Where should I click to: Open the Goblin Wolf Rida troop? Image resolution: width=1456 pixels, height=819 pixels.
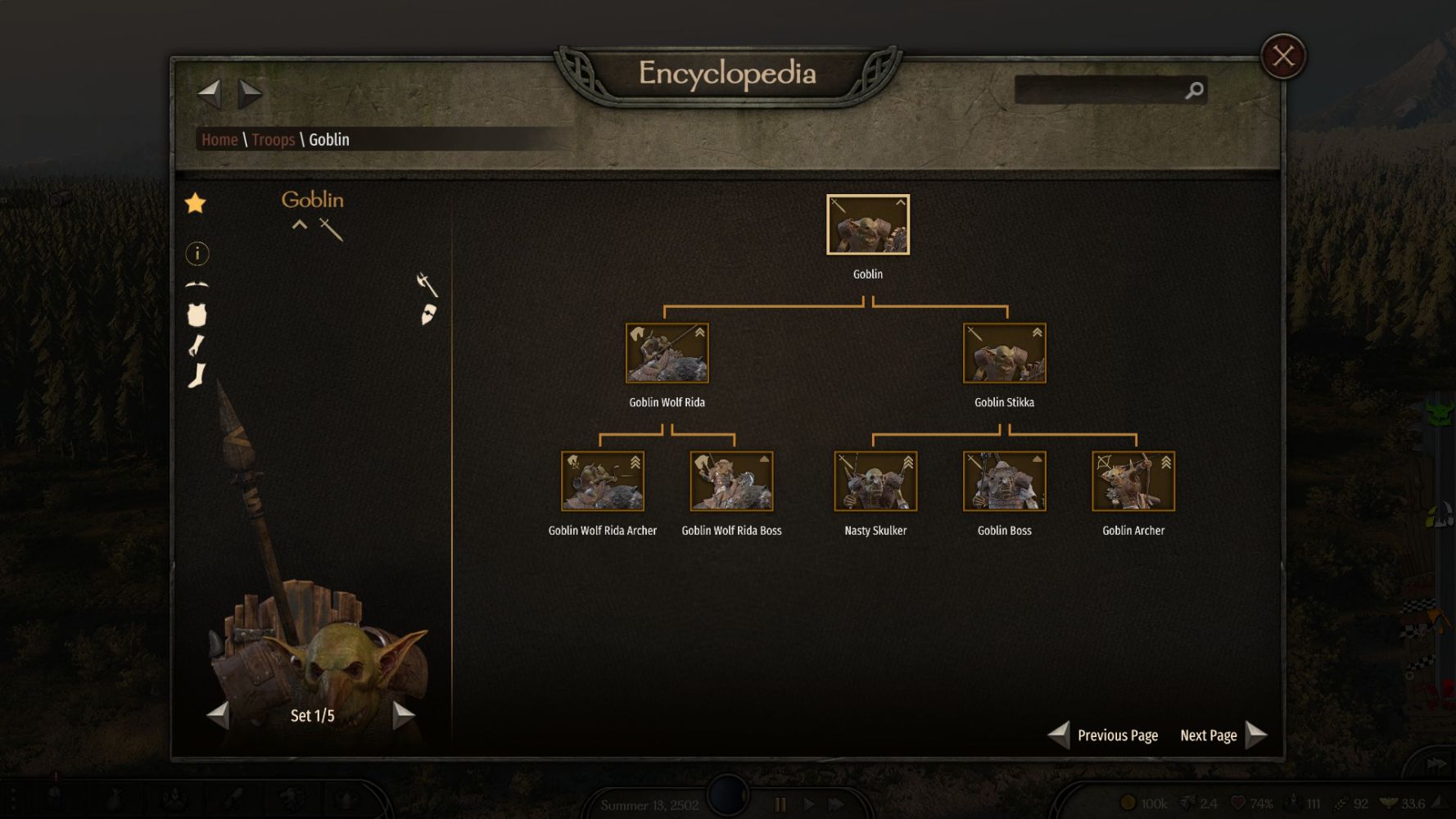coord(667,353)
